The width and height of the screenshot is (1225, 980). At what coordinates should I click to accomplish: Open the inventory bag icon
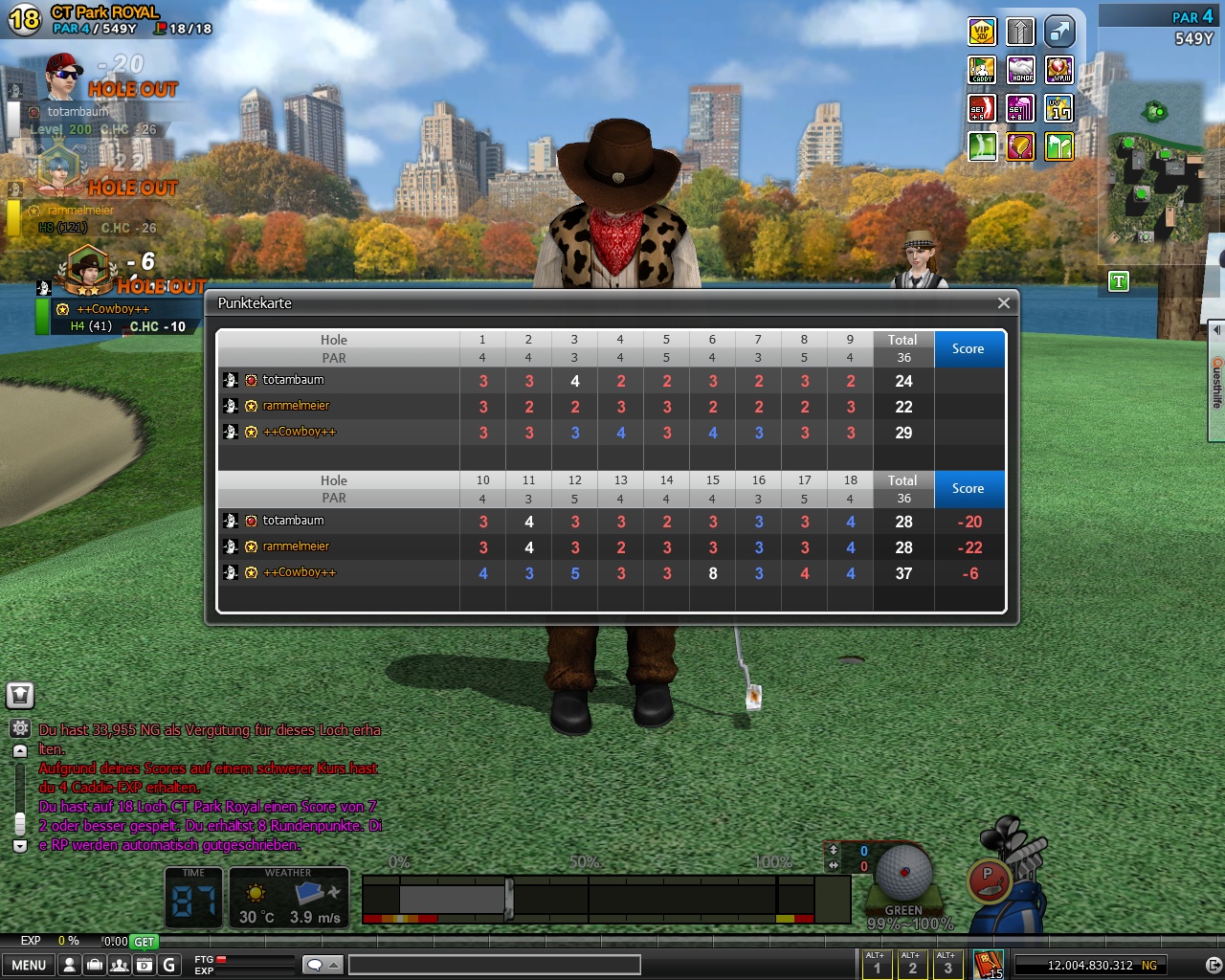(x=94, y=965)
